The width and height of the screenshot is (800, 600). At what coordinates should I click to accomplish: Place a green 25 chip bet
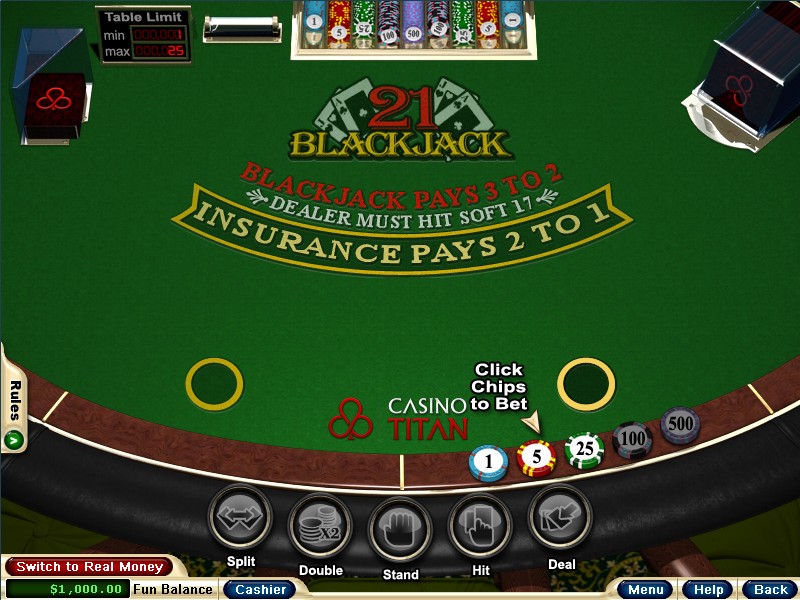tap(585, 451)
